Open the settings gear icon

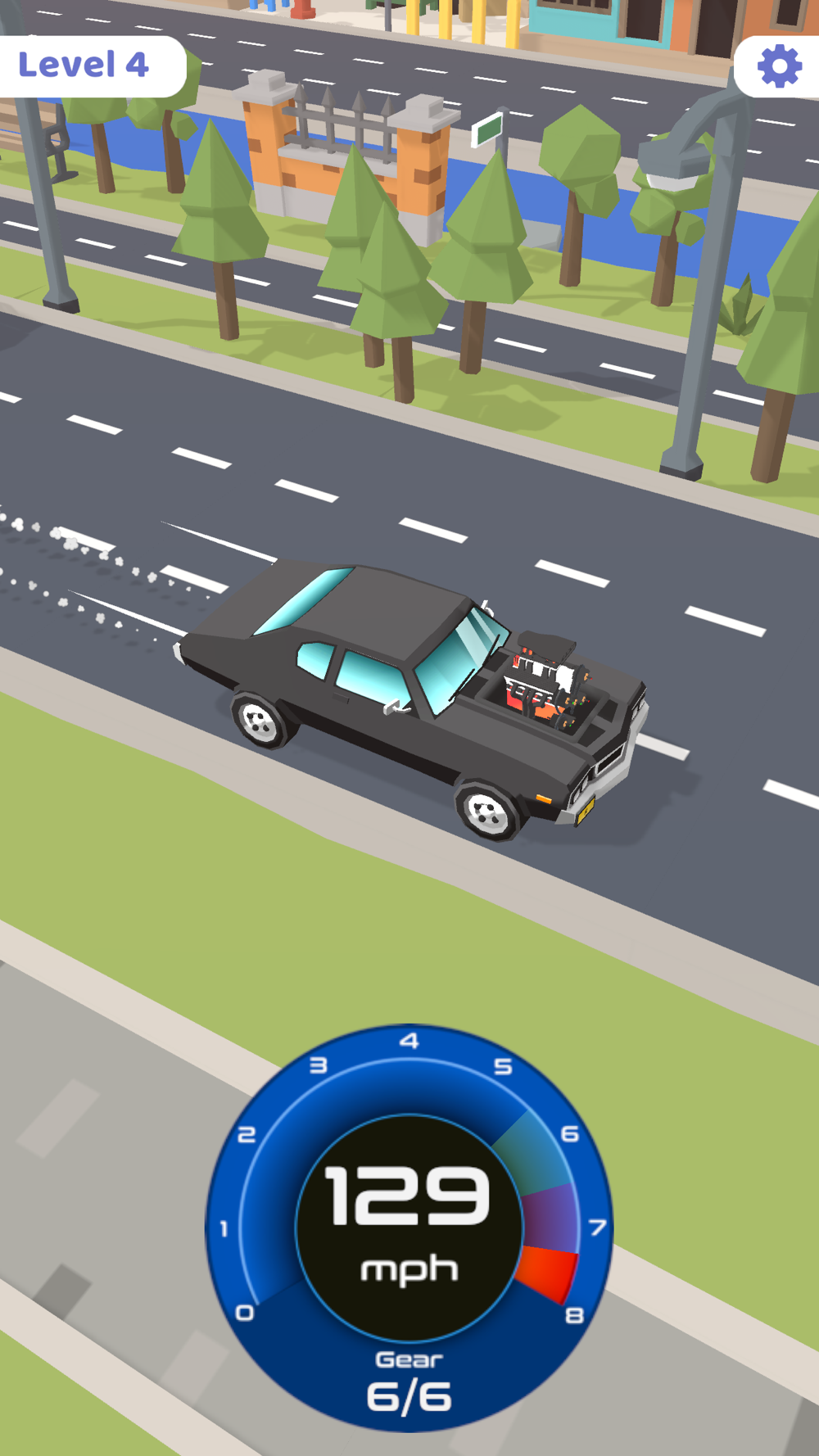(x=779, y=66)
